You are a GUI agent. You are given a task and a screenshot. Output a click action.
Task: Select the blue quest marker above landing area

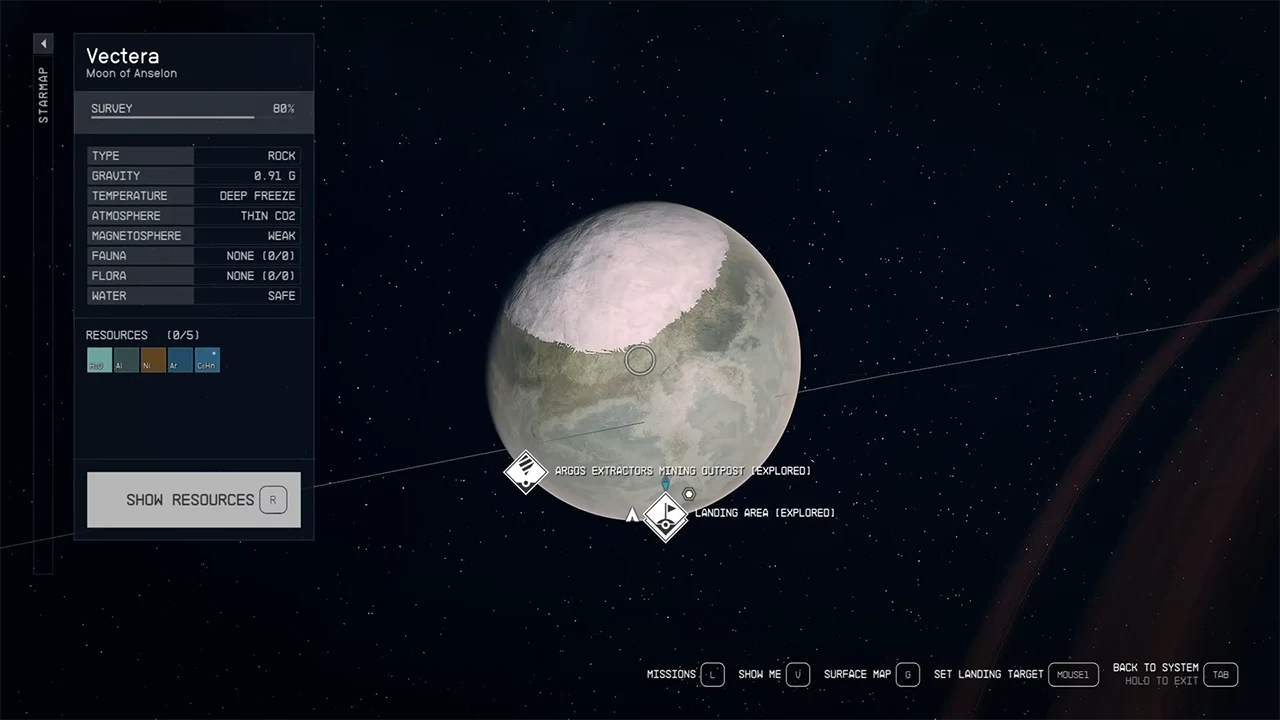click(x=666, y=484)
